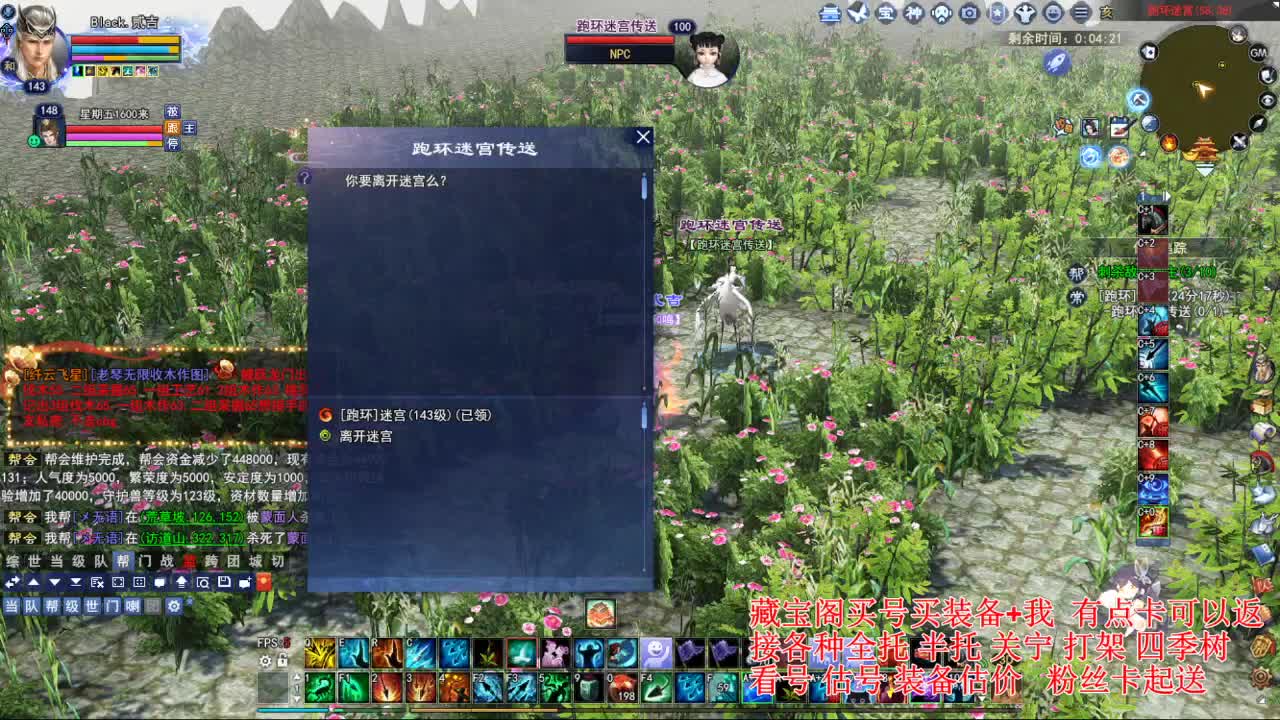Use the F3 skill in the lower skill row
This screenshot has height=720, width=1280.
520,686
